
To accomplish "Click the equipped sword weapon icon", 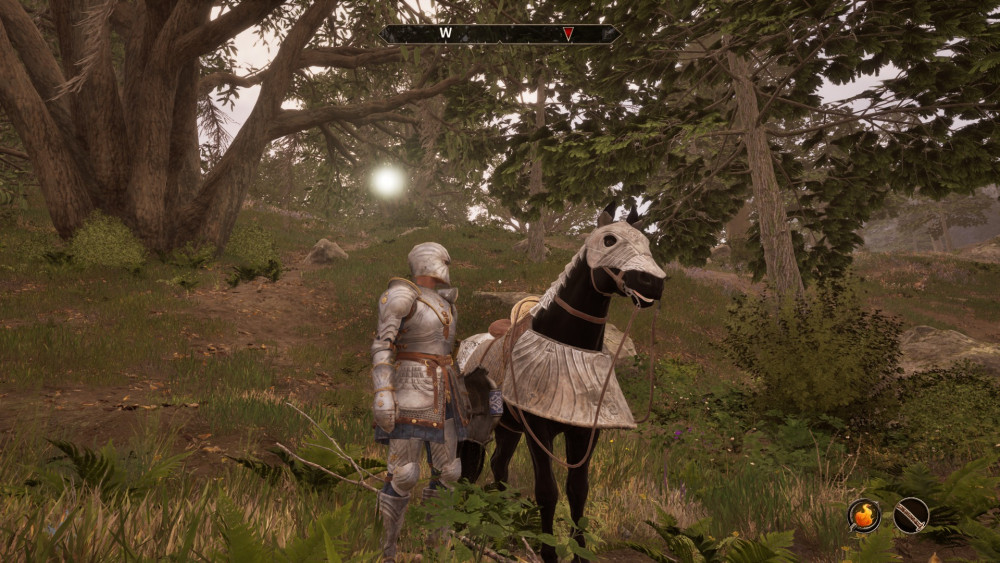I will point(911,515).
